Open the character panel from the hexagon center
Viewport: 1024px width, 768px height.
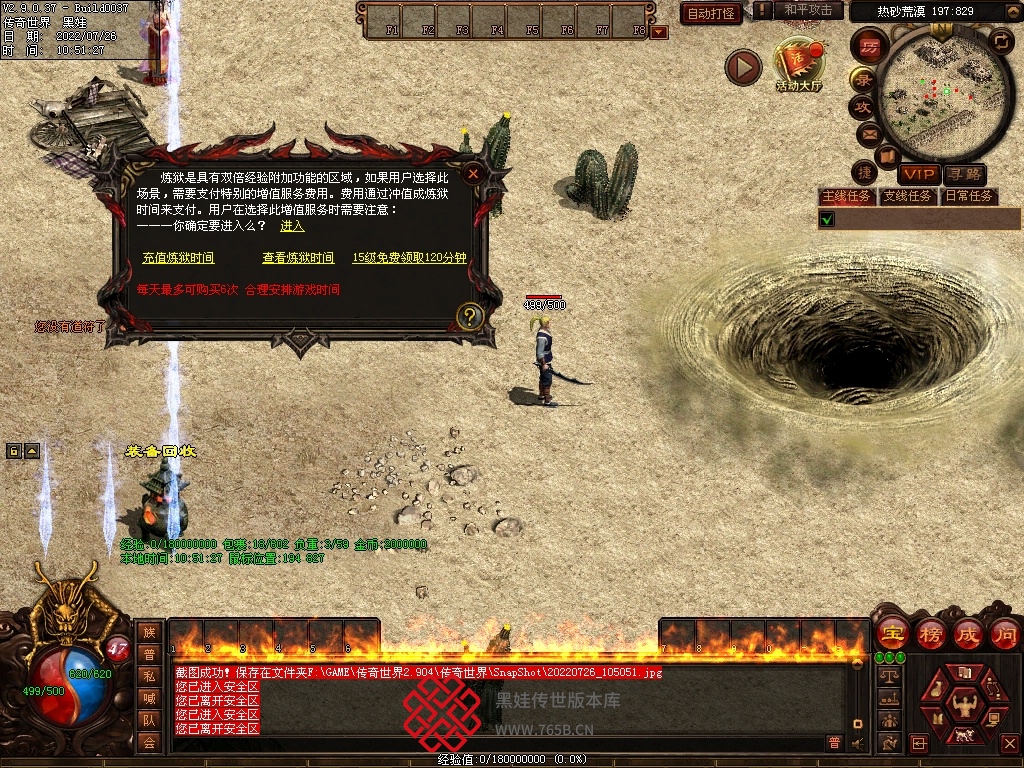[x=964, y=699]
